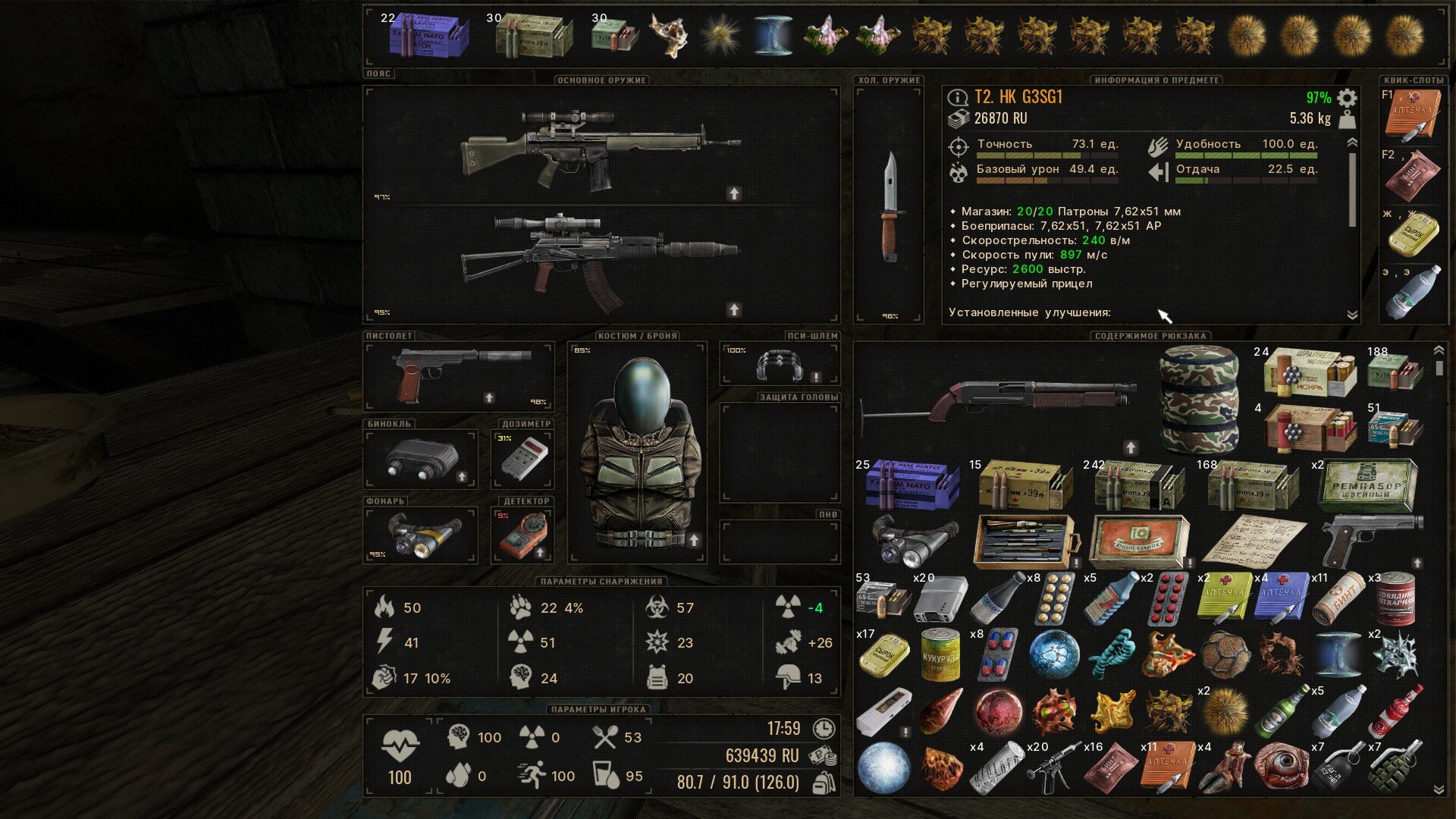Select the HK G3SG1 rifle slot
Screen dimensions: 1456x819
601,148
